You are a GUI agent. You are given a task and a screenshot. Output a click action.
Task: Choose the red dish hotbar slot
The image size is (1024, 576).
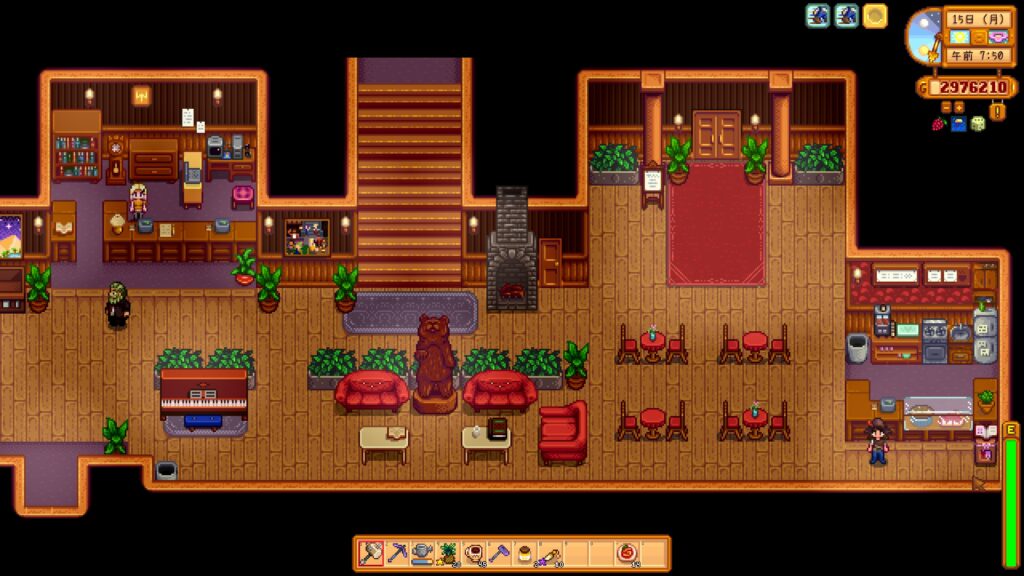(627, 553)
